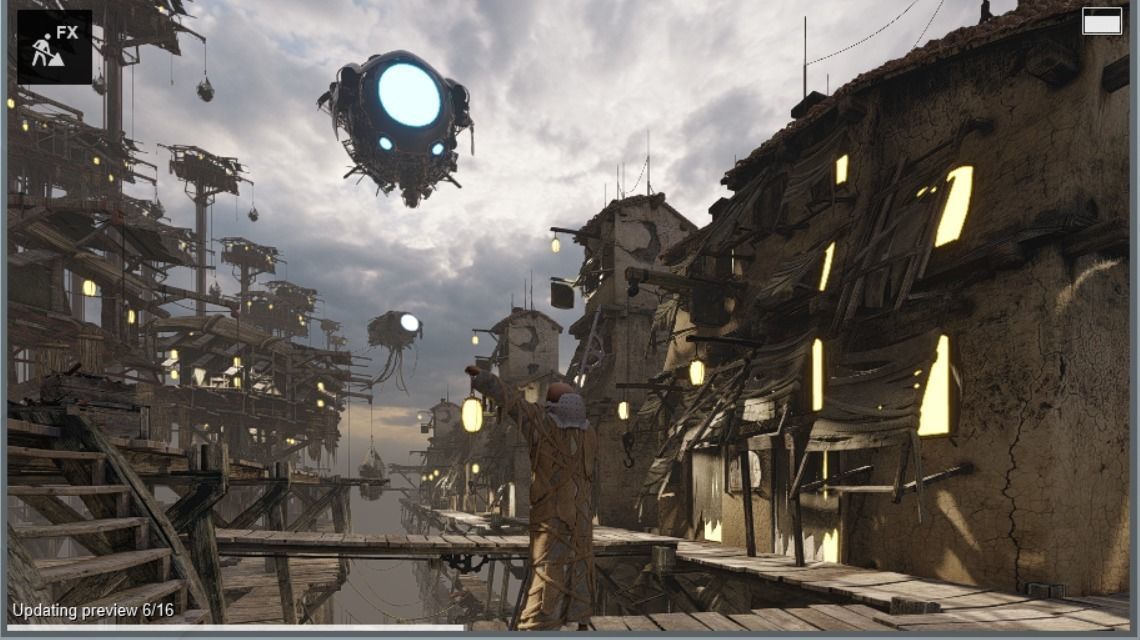Click the white rectangle viewport button

[1101, 22]
